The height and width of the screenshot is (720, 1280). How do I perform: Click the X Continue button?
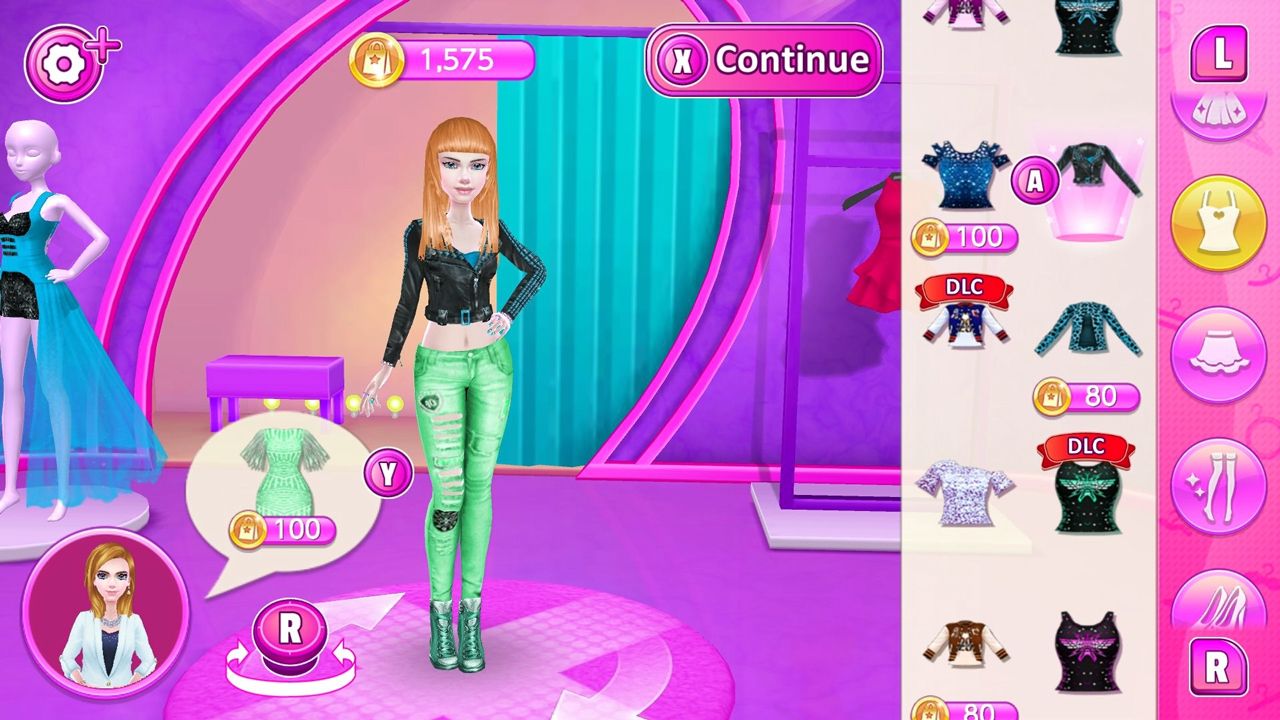click(x=764, y=60)
